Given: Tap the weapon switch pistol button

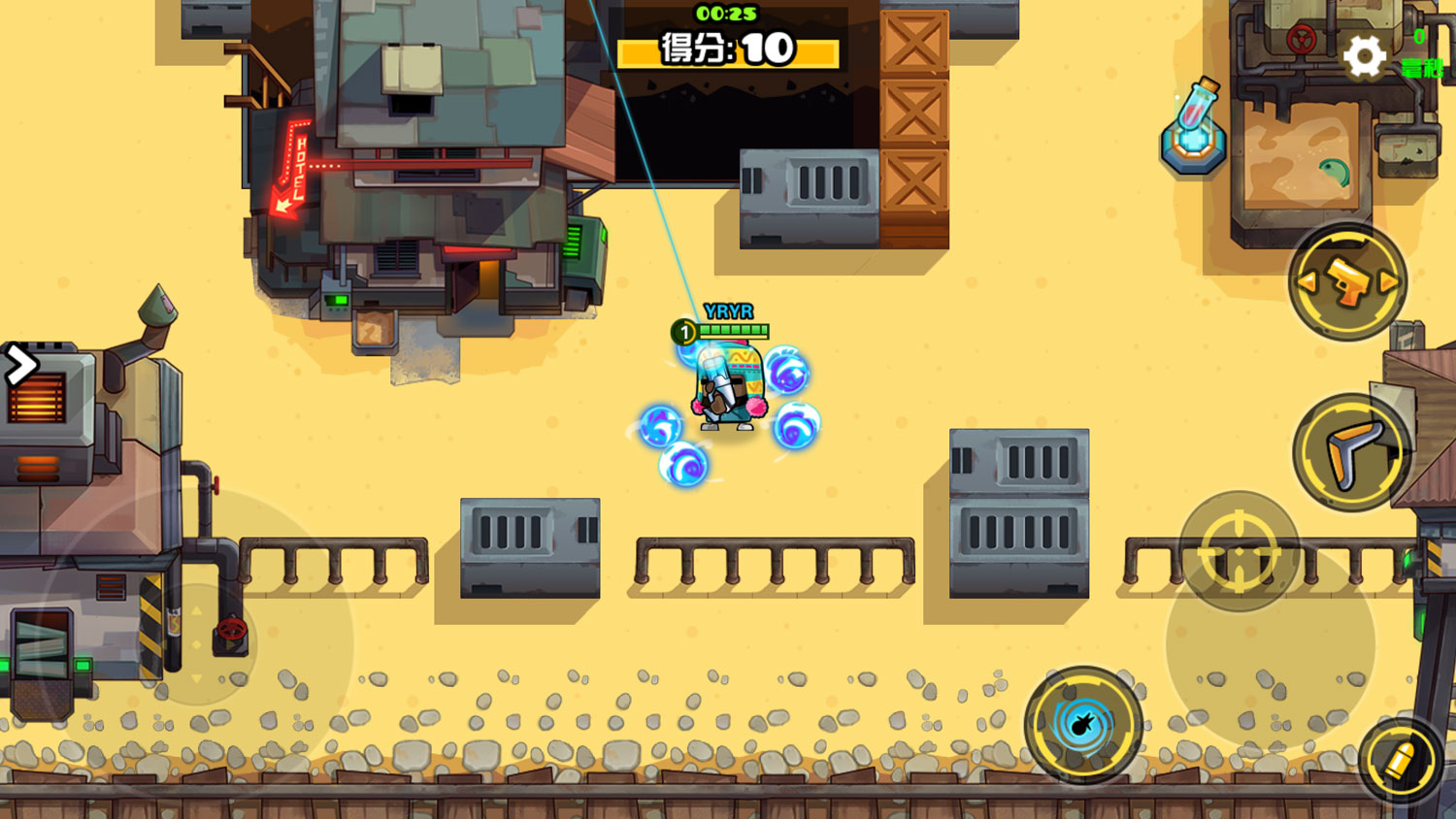Looking at the screenshot, I should click(1348, 282).
